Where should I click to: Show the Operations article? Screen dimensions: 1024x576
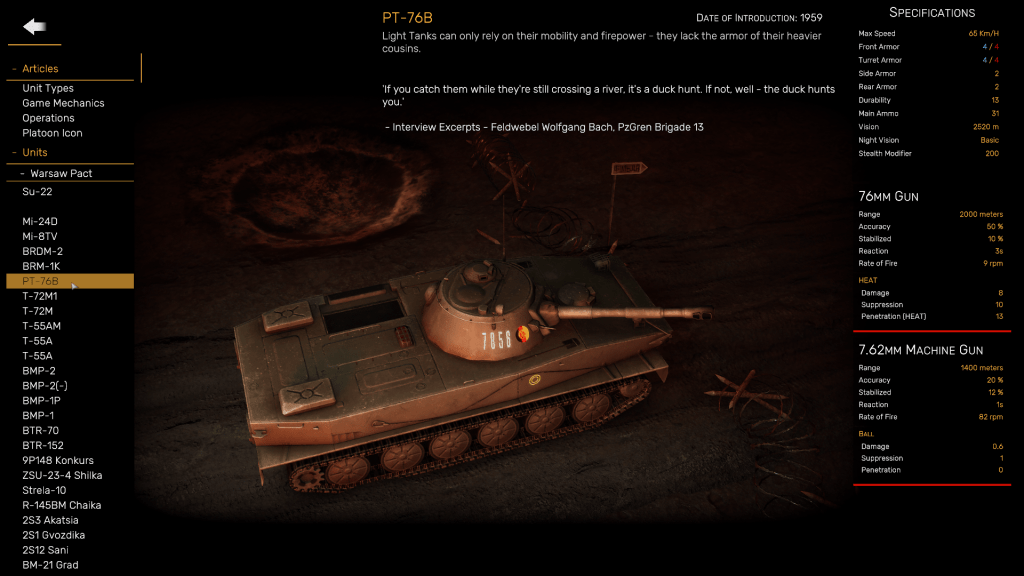[48, 118]
